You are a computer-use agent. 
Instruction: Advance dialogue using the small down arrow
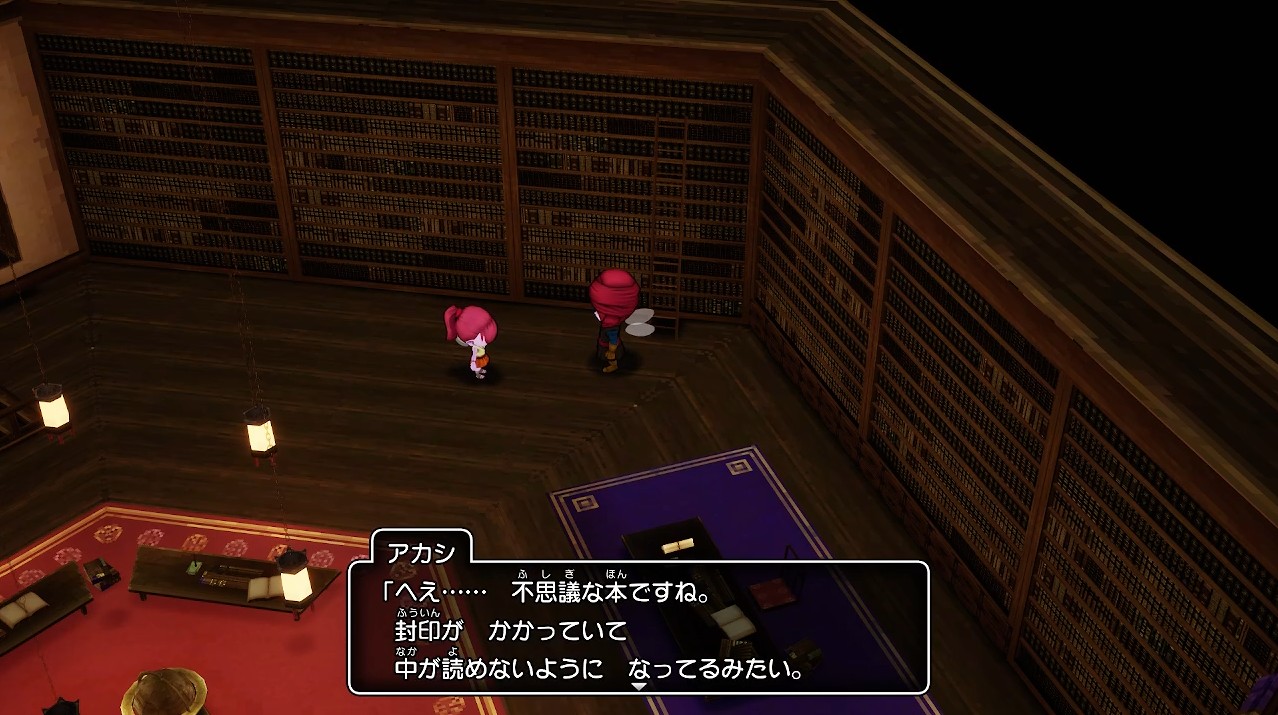click(x=639, y=686)
